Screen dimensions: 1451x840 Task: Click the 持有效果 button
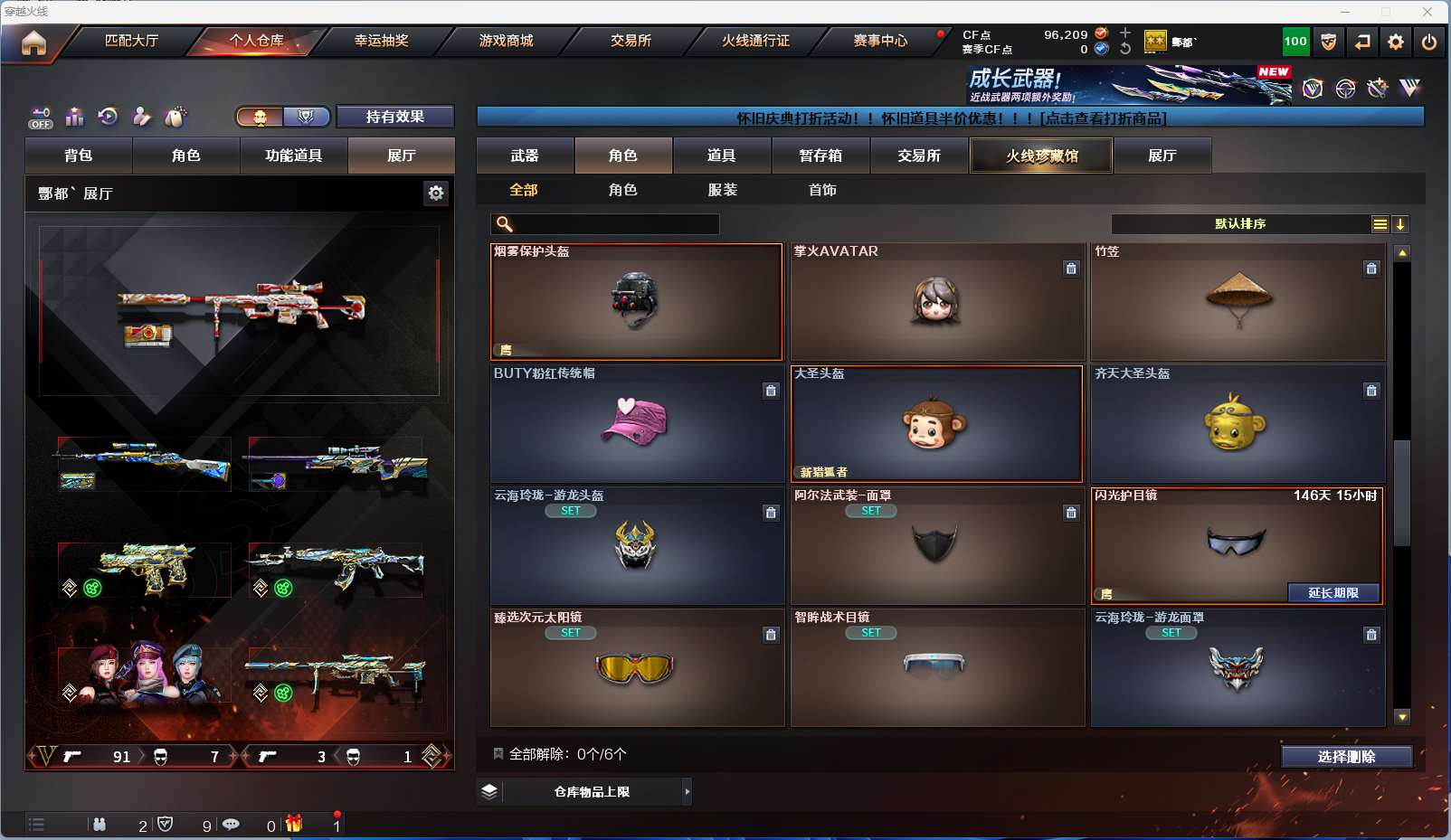point(394,117)
